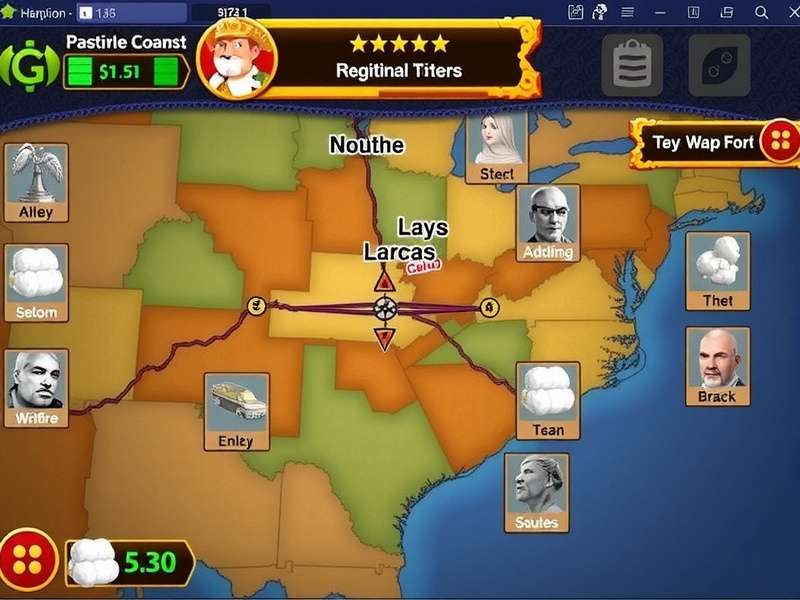The height and width of the screenshot is (600, 800).
Task: Click the dark round icon beside clipboard
Action: (719, 65)
